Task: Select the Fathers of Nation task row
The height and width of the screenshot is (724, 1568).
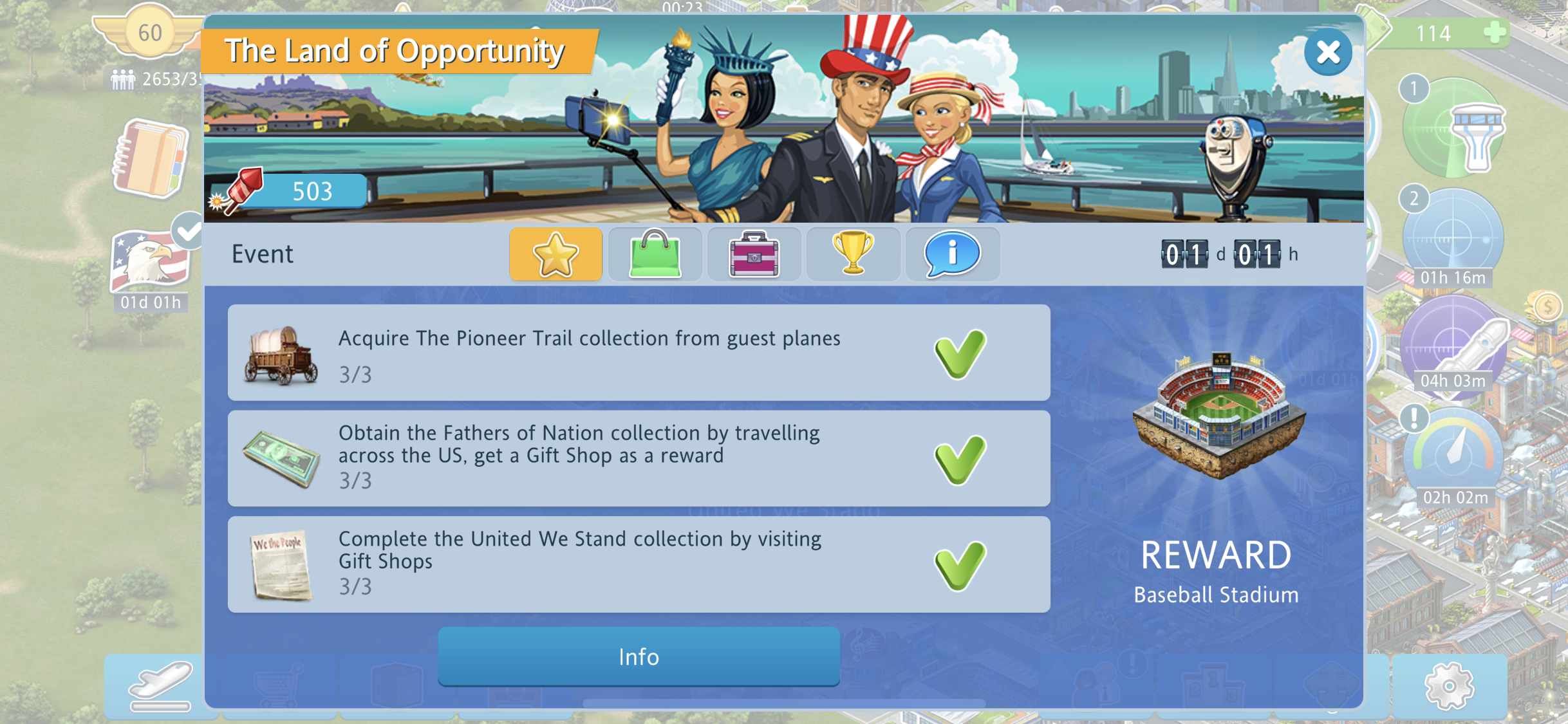Action: [x=639, y=458]
